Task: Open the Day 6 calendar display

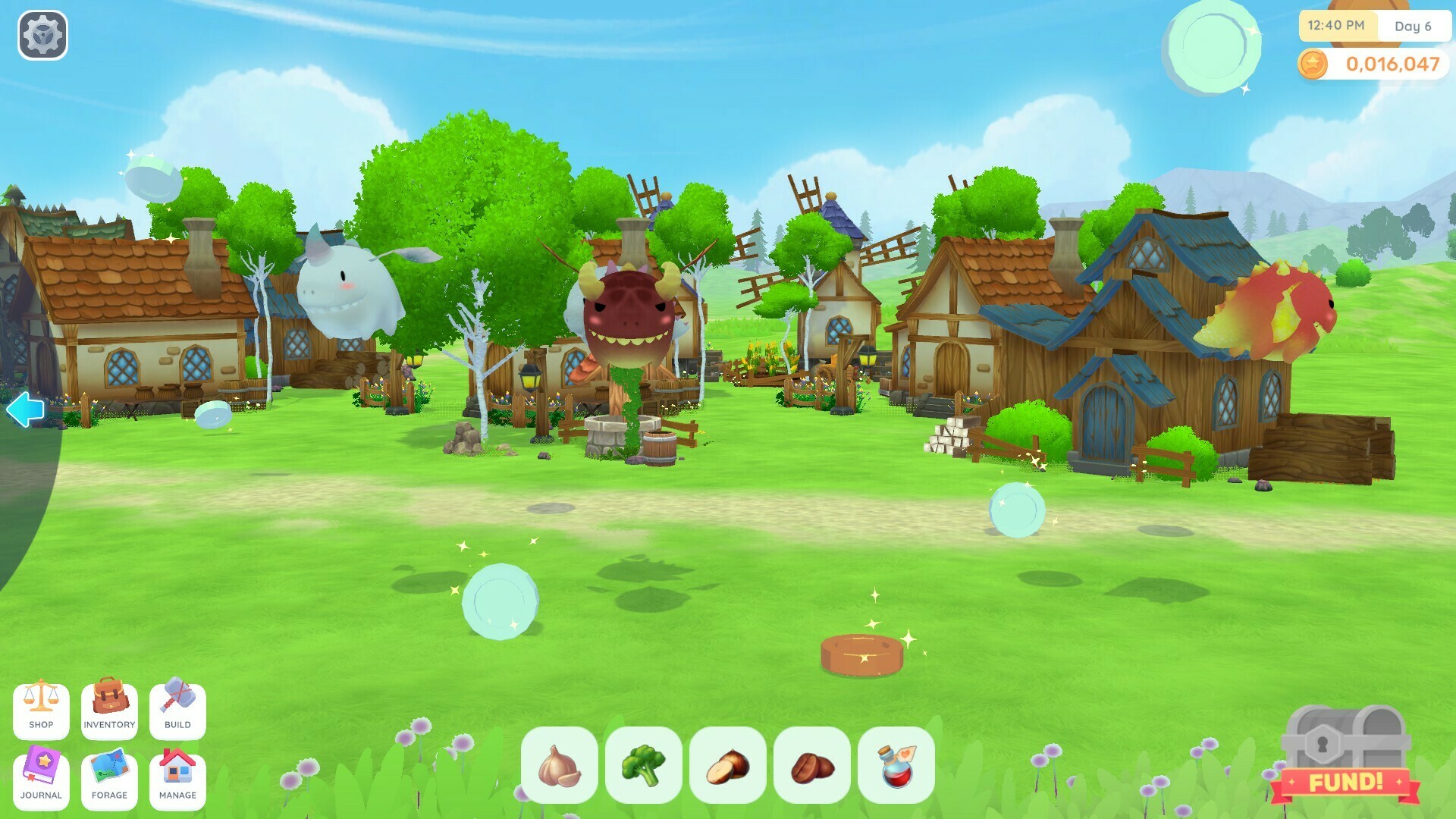Action: click(1414, 26)
